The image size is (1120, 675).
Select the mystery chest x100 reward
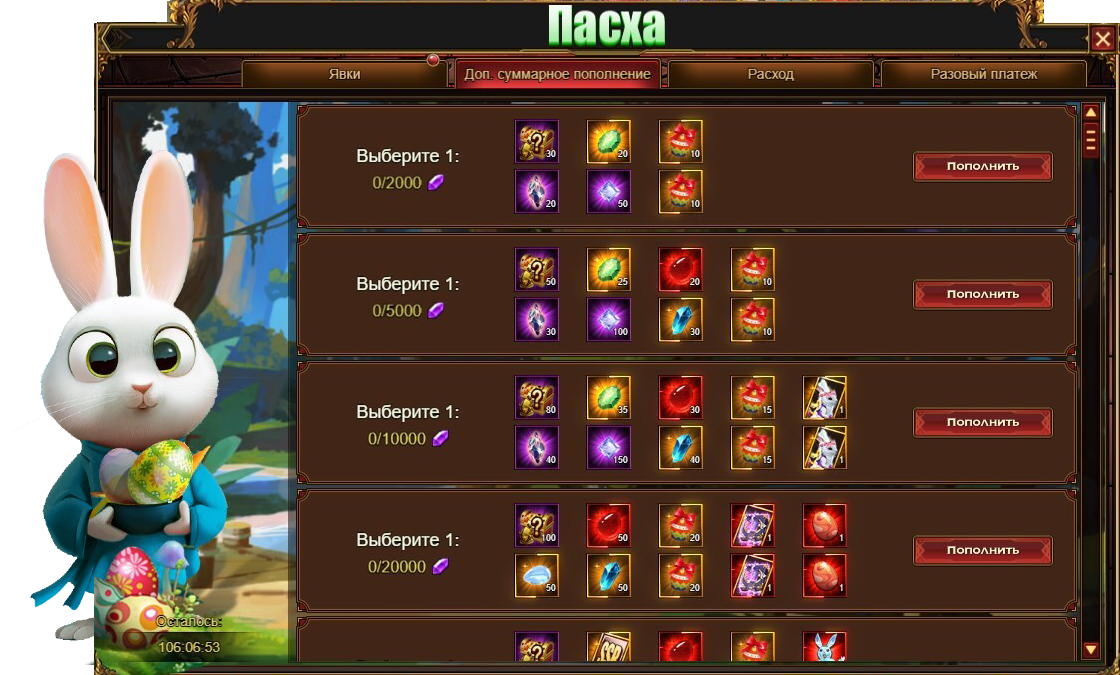point(536,526)
